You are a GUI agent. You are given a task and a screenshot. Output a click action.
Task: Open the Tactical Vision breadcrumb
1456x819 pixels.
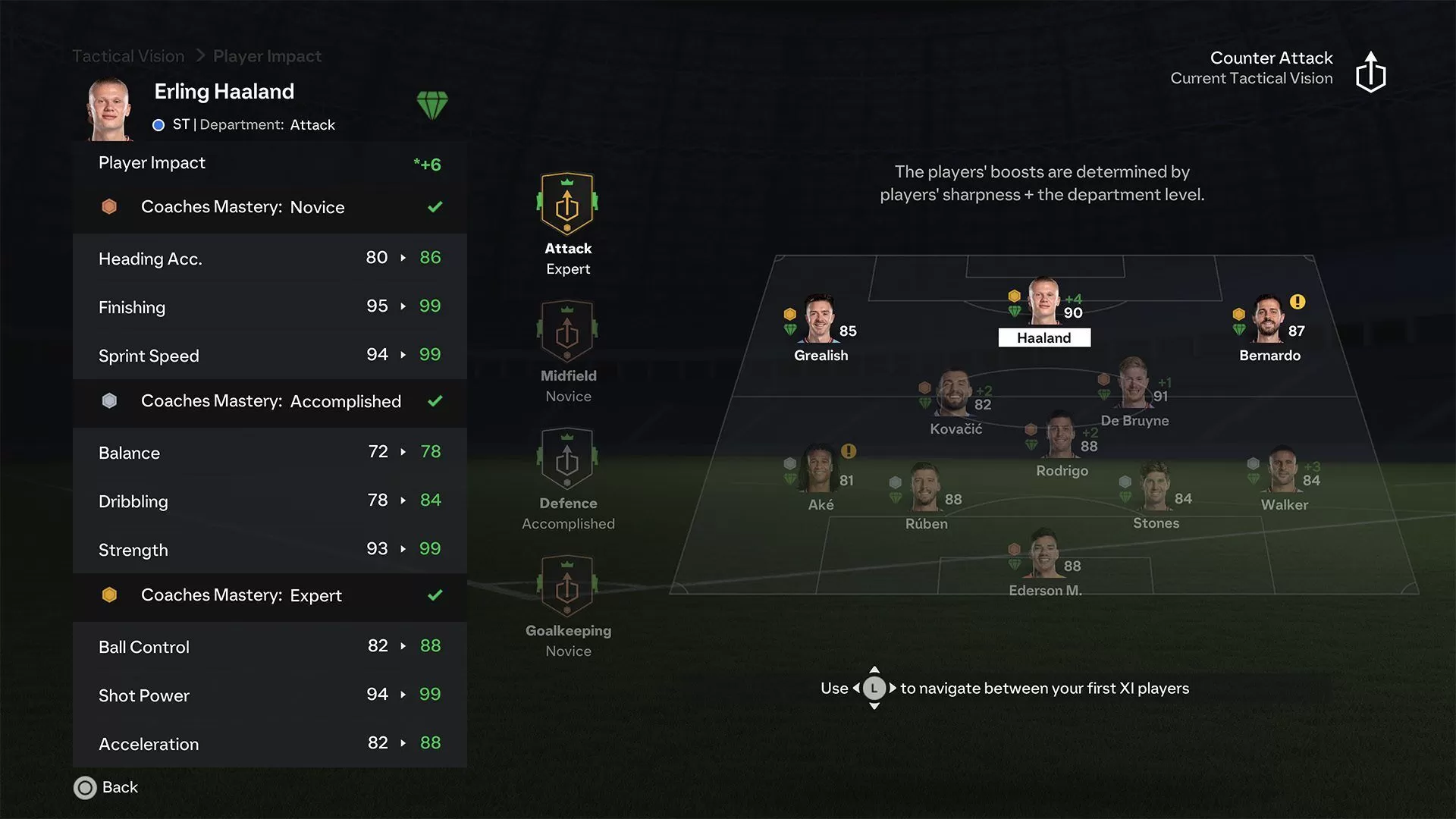(127, 55)
